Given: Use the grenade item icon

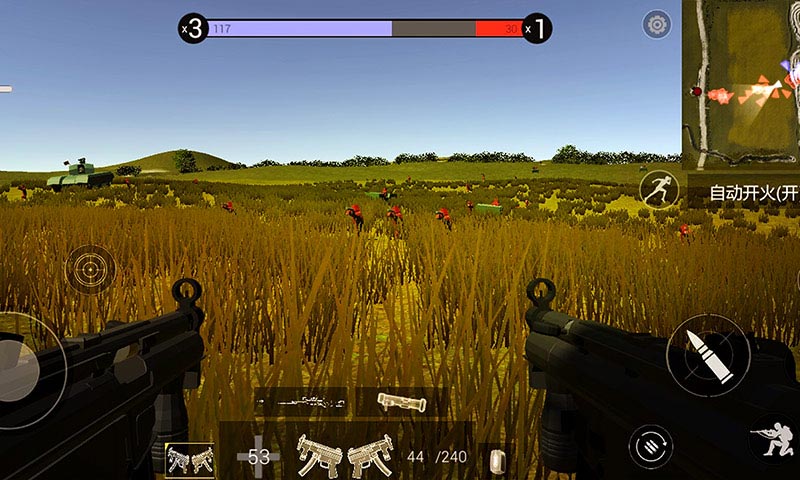Looking at the screenshot, I should click(x=496, y=459).
